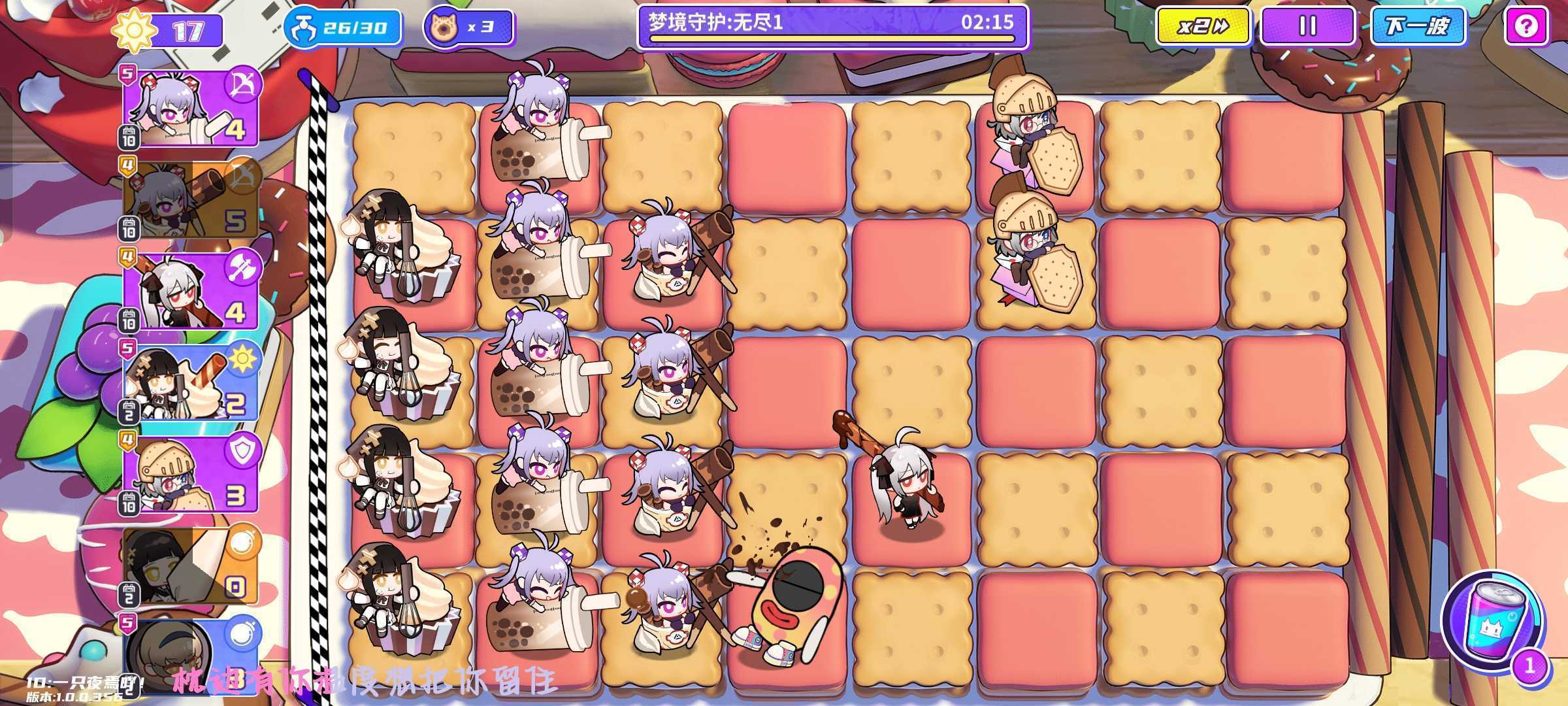Pause the game with the pause button
The width and height of the screenshot is (1568, 706).
coord(1307,26)
